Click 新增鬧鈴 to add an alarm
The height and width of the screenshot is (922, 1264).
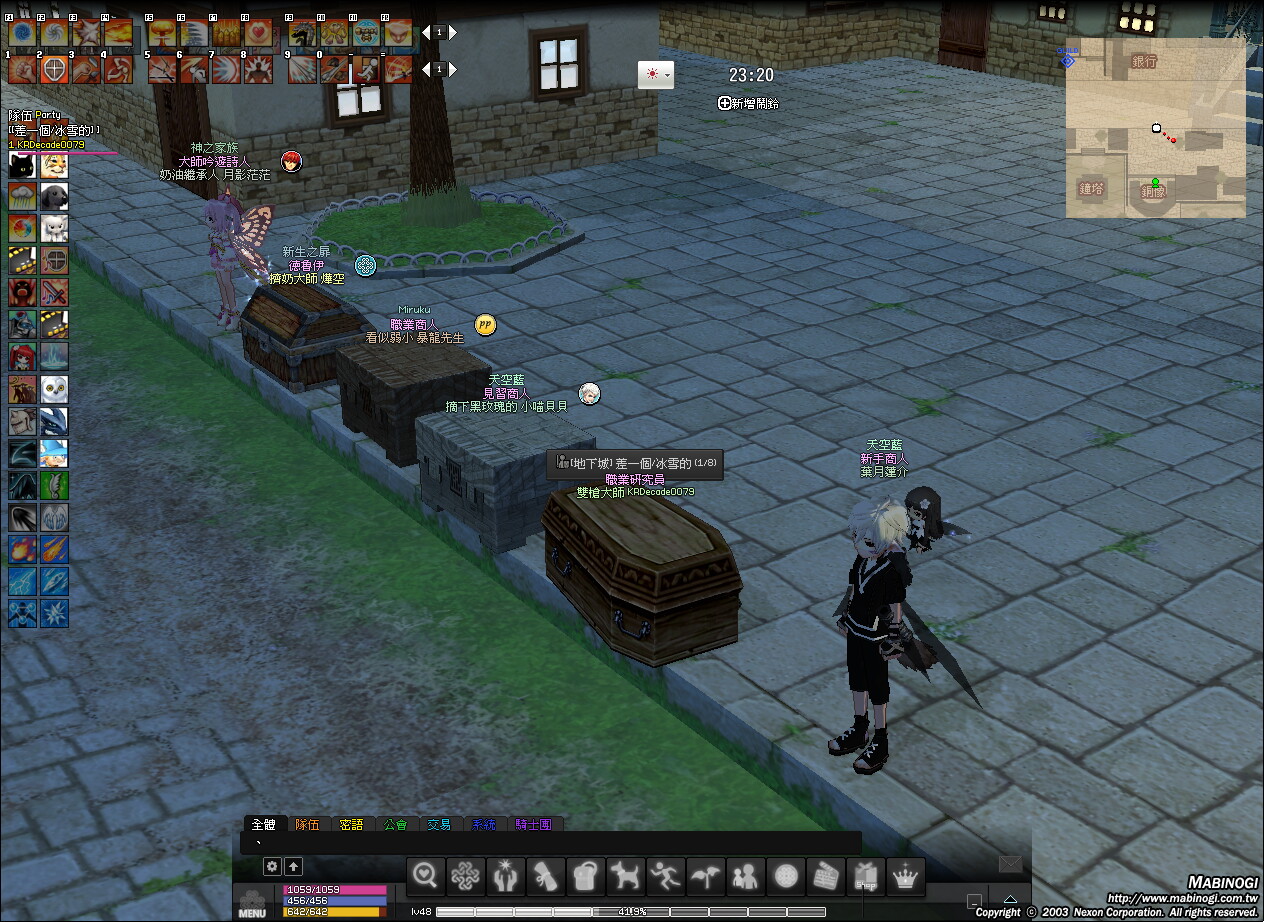(x=748, y=103)
